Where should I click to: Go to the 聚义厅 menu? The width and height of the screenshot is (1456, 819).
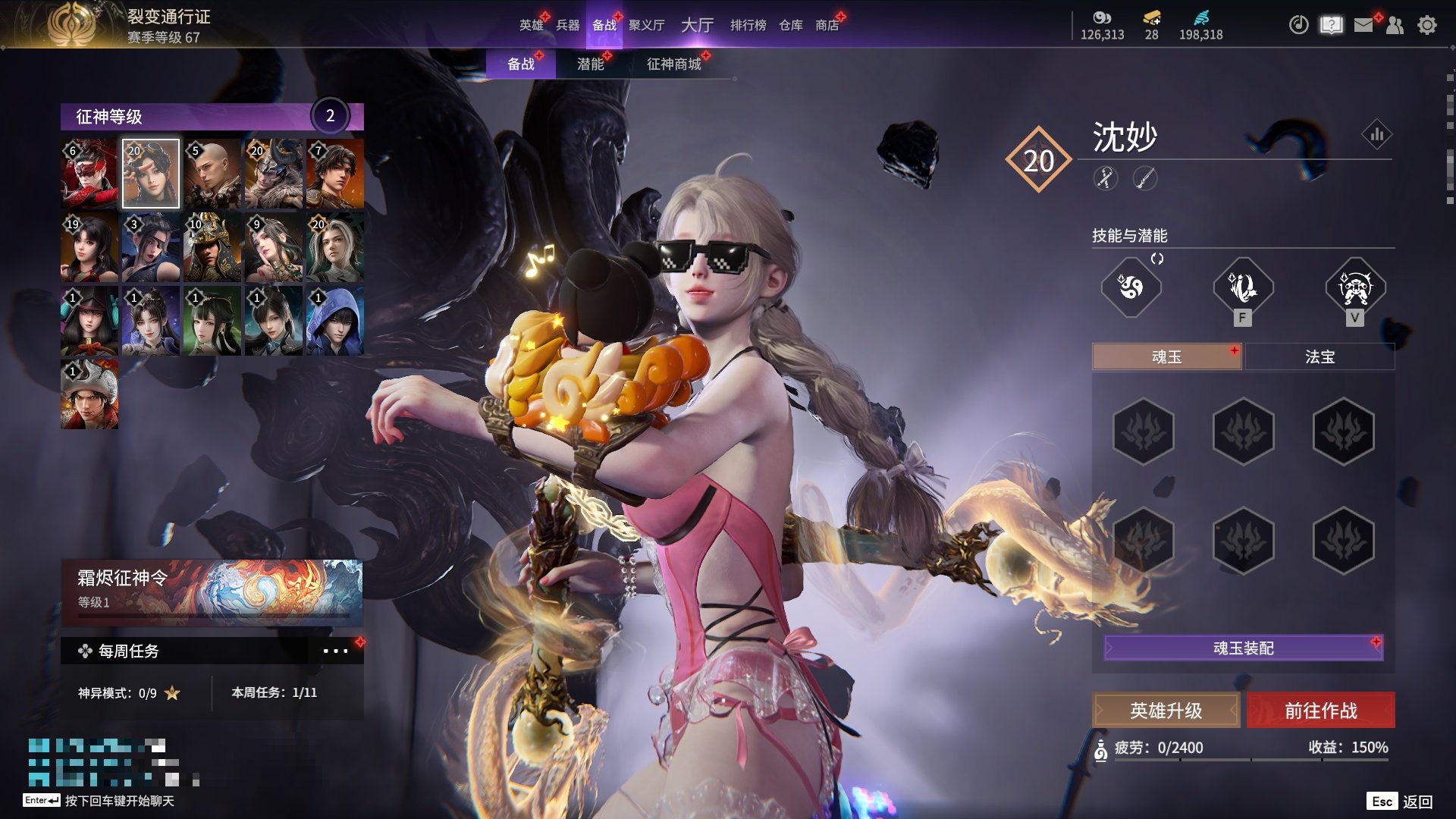(x=646, y=25)
